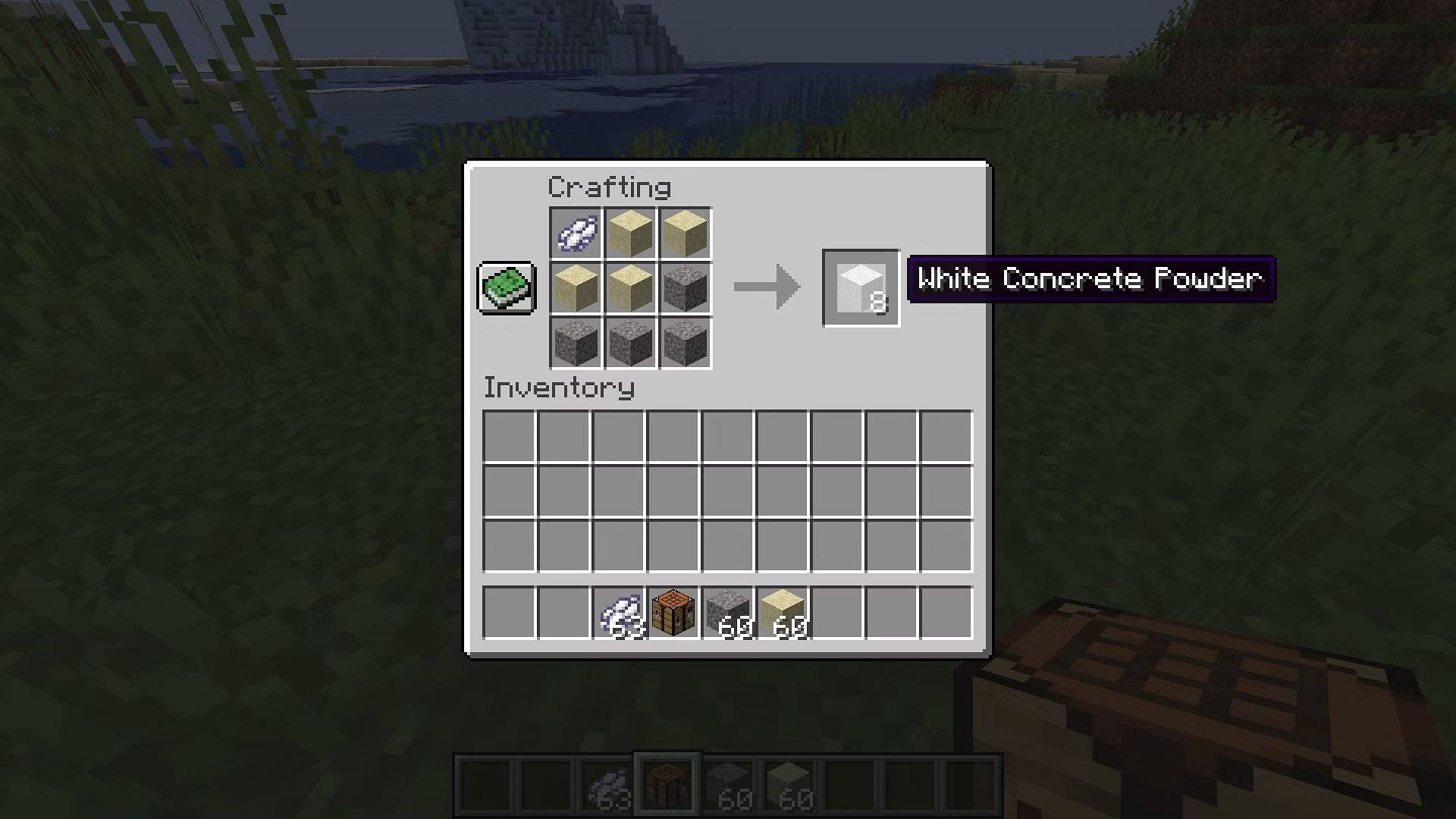Select sand in the center crafting slot
The image size is (1456, 819).
[629, 288]
